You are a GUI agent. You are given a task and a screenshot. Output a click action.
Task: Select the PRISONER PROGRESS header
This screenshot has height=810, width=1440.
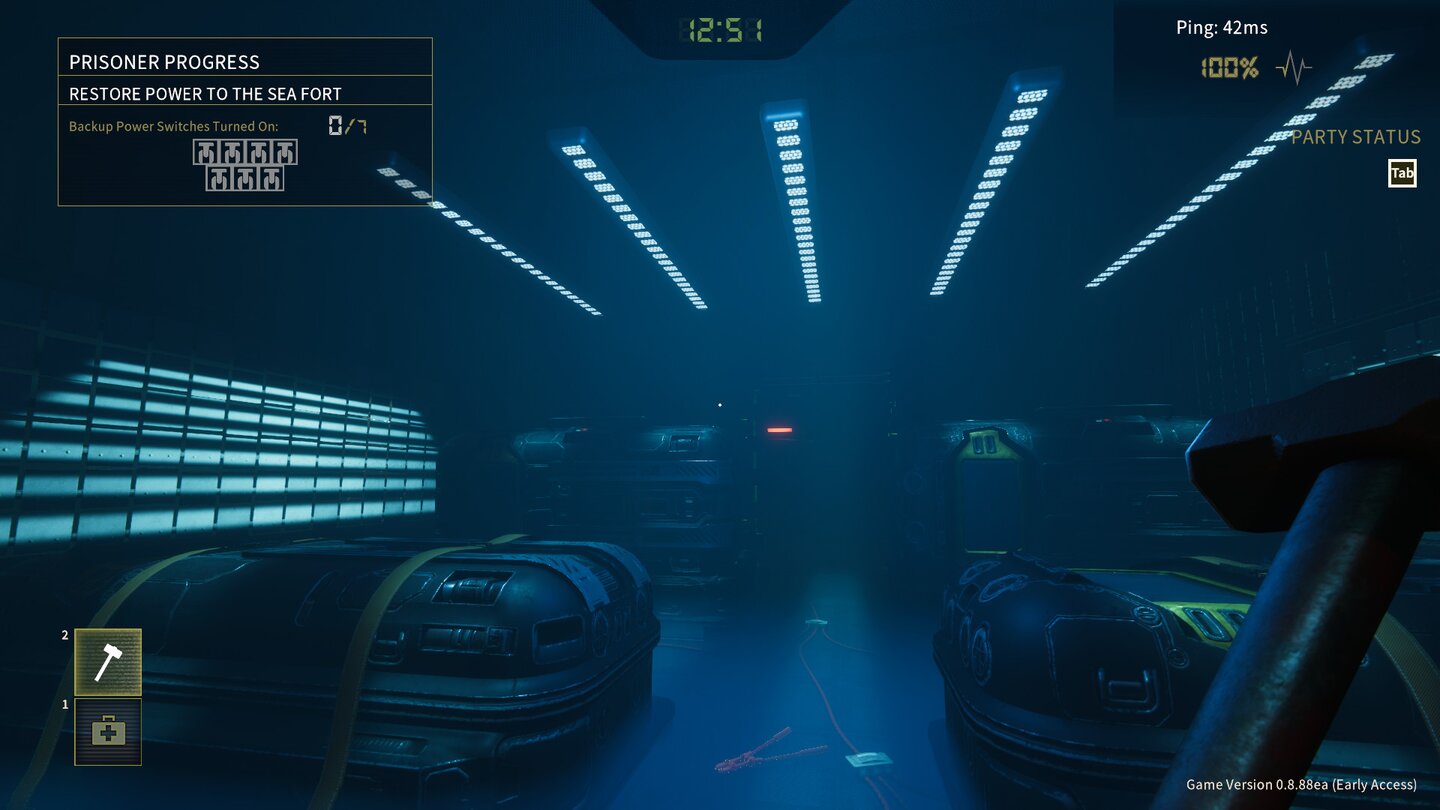click(x=166, y=62)
